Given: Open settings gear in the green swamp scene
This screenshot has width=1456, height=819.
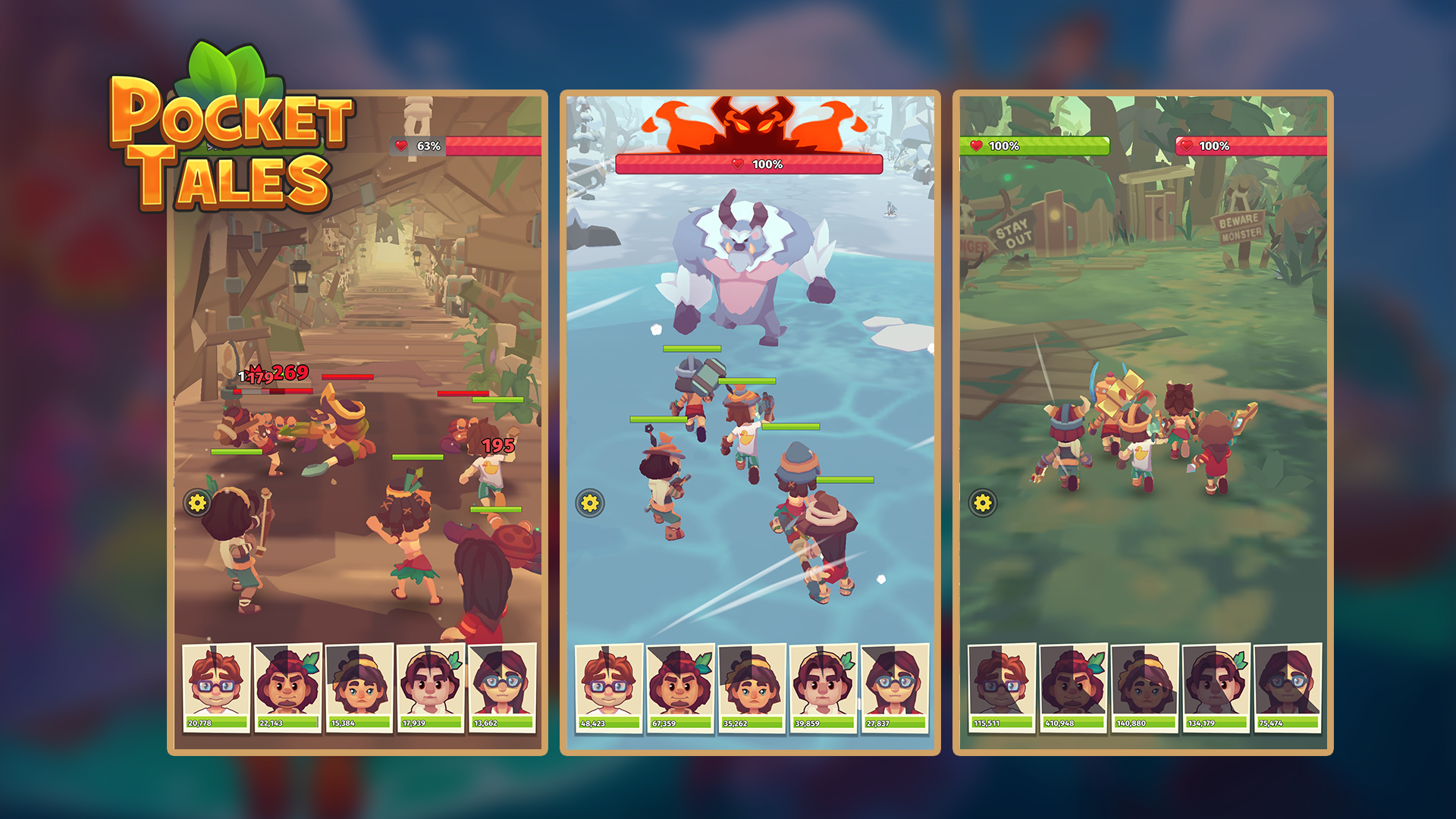Looking at the screenshot, I should [x=983, y=503].
